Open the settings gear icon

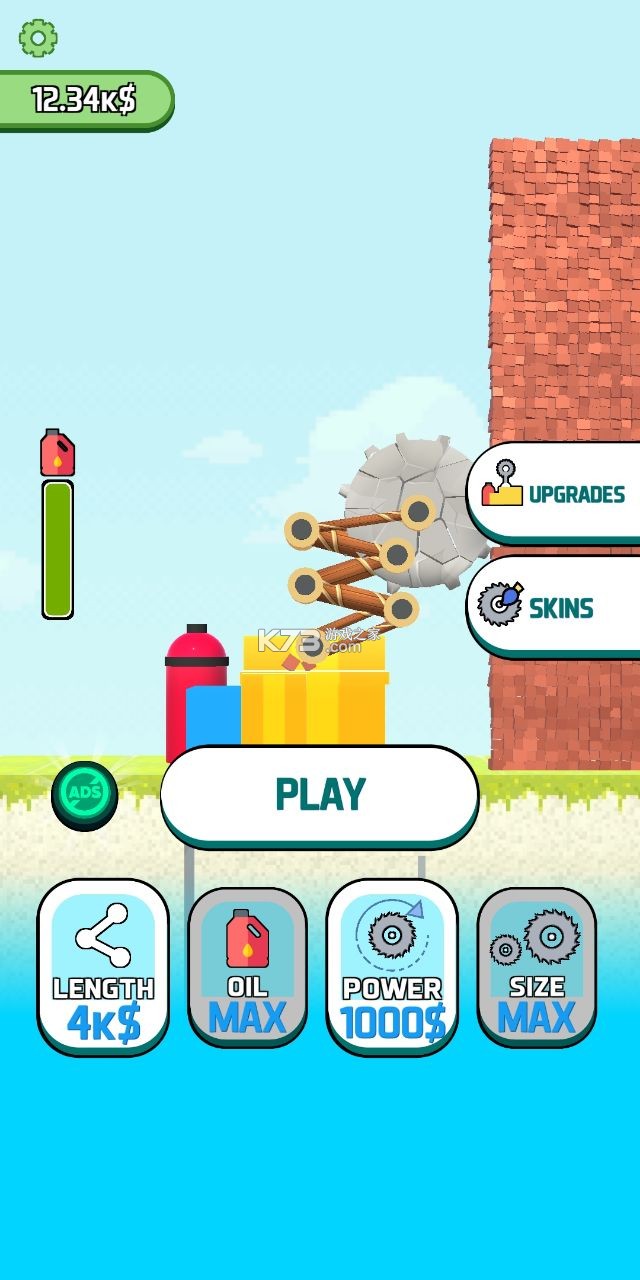(38, 38)
